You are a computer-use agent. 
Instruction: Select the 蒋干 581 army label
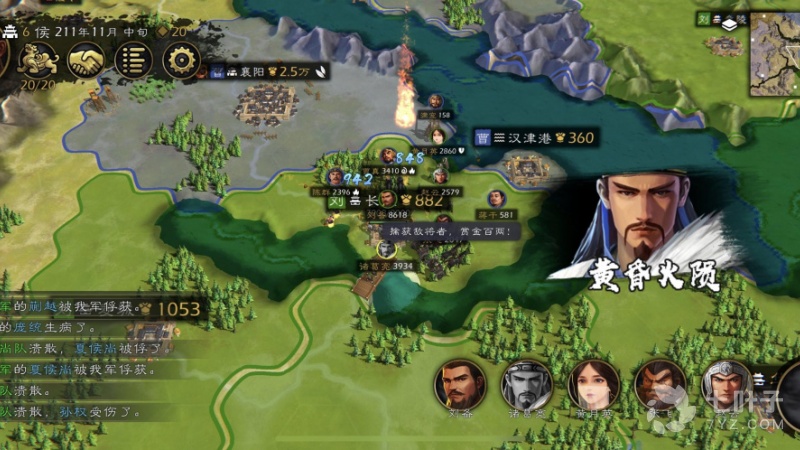(x=495, y=214)
